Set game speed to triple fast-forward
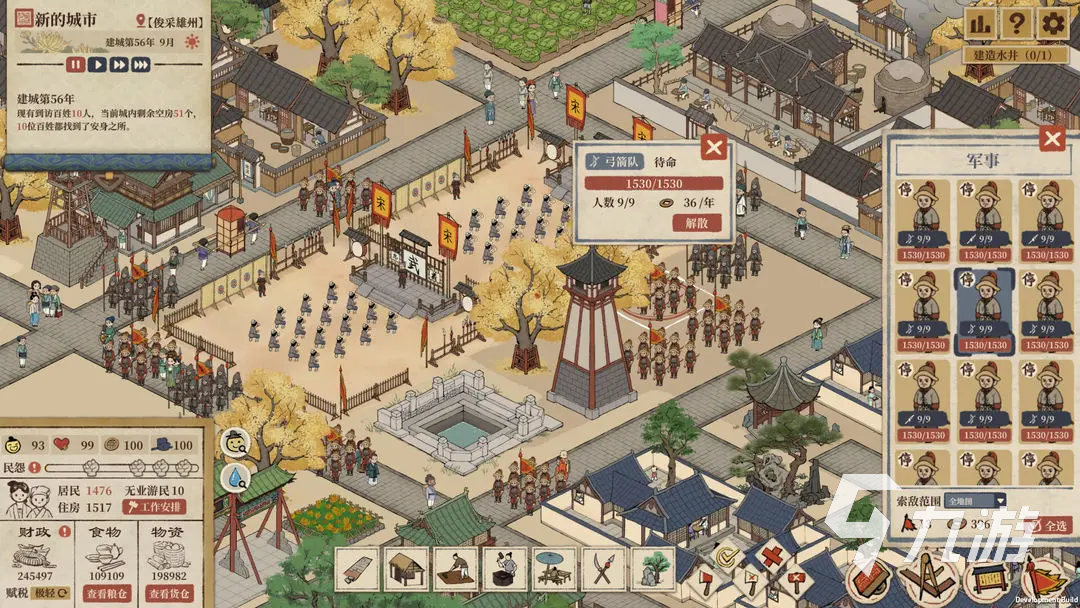1080x608 pixels. click(x=141, y=64)
